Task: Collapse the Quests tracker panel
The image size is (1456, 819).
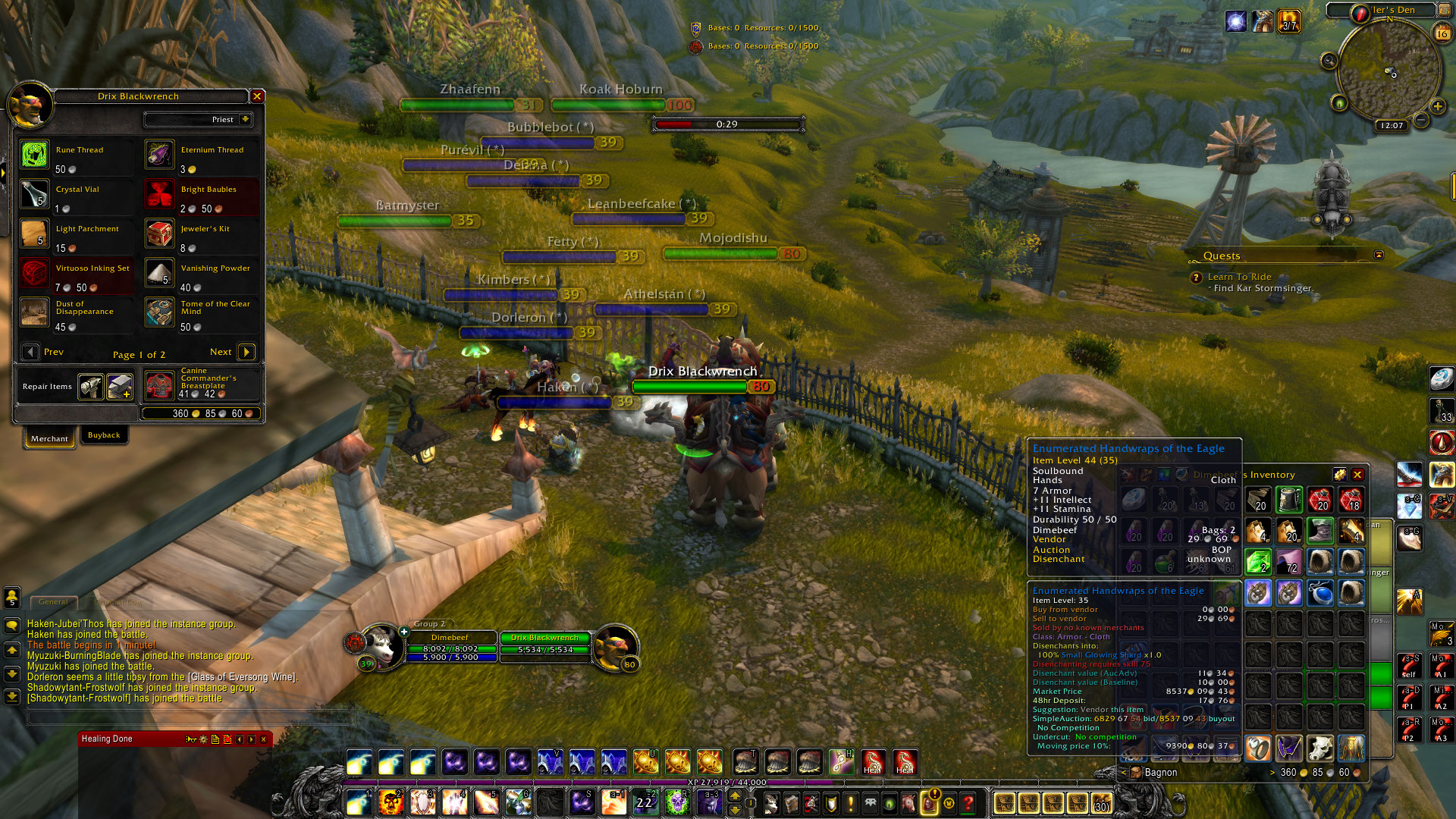Action: click(x=1379, y=255)
